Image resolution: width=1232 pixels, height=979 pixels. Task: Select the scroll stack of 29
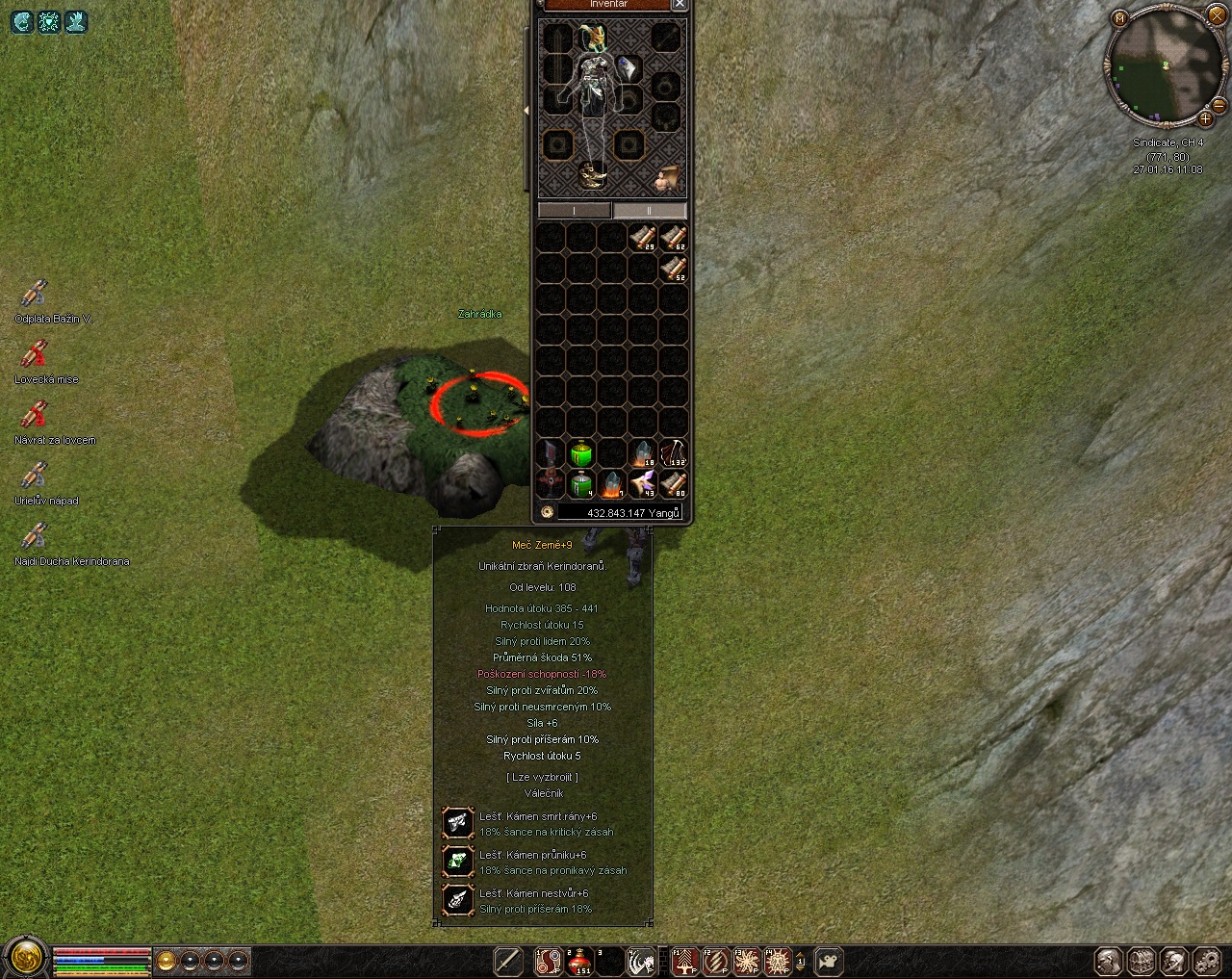pos(643,237)
